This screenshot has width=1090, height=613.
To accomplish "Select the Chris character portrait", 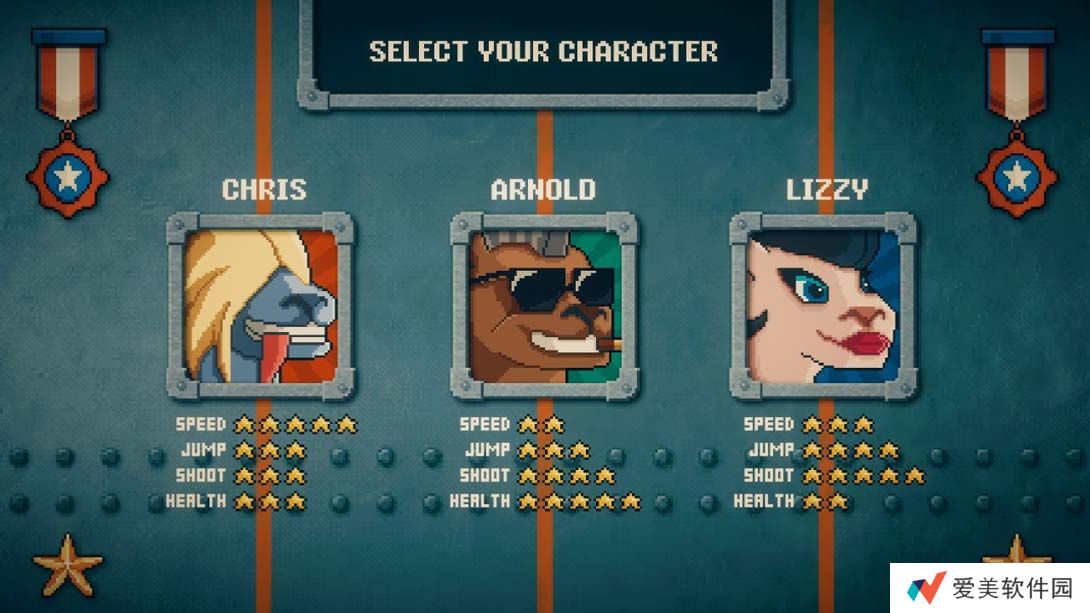I will coord(260,305).
